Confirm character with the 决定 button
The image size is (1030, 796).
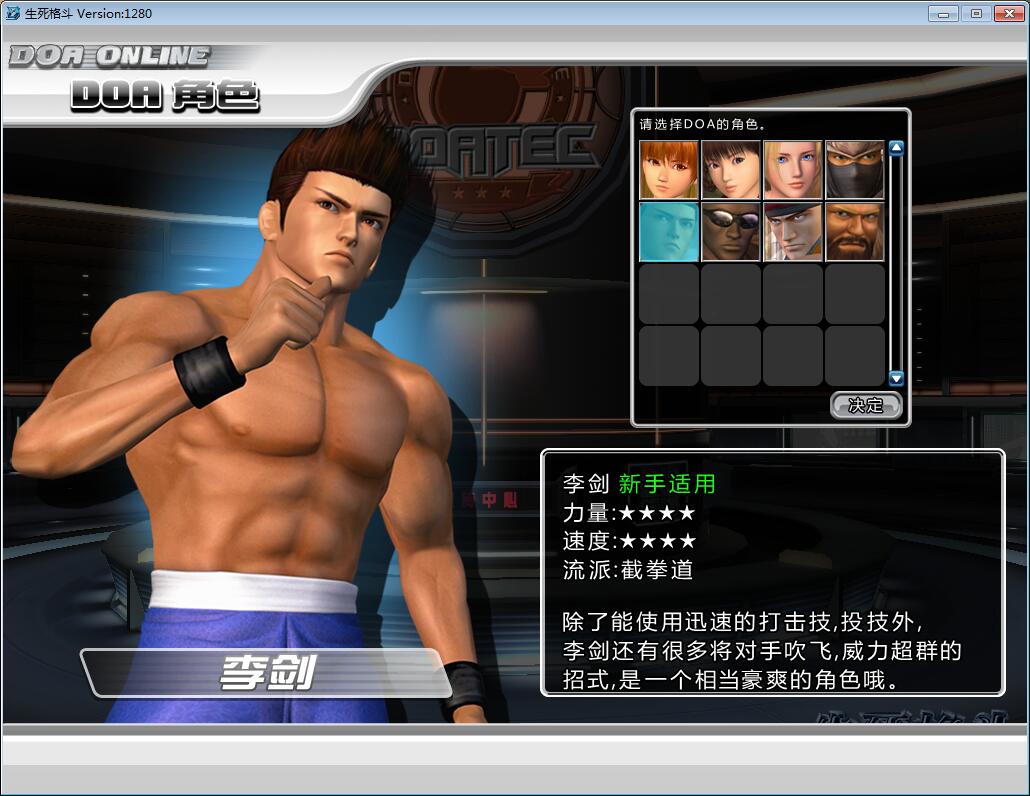click(x=866, y=405)
